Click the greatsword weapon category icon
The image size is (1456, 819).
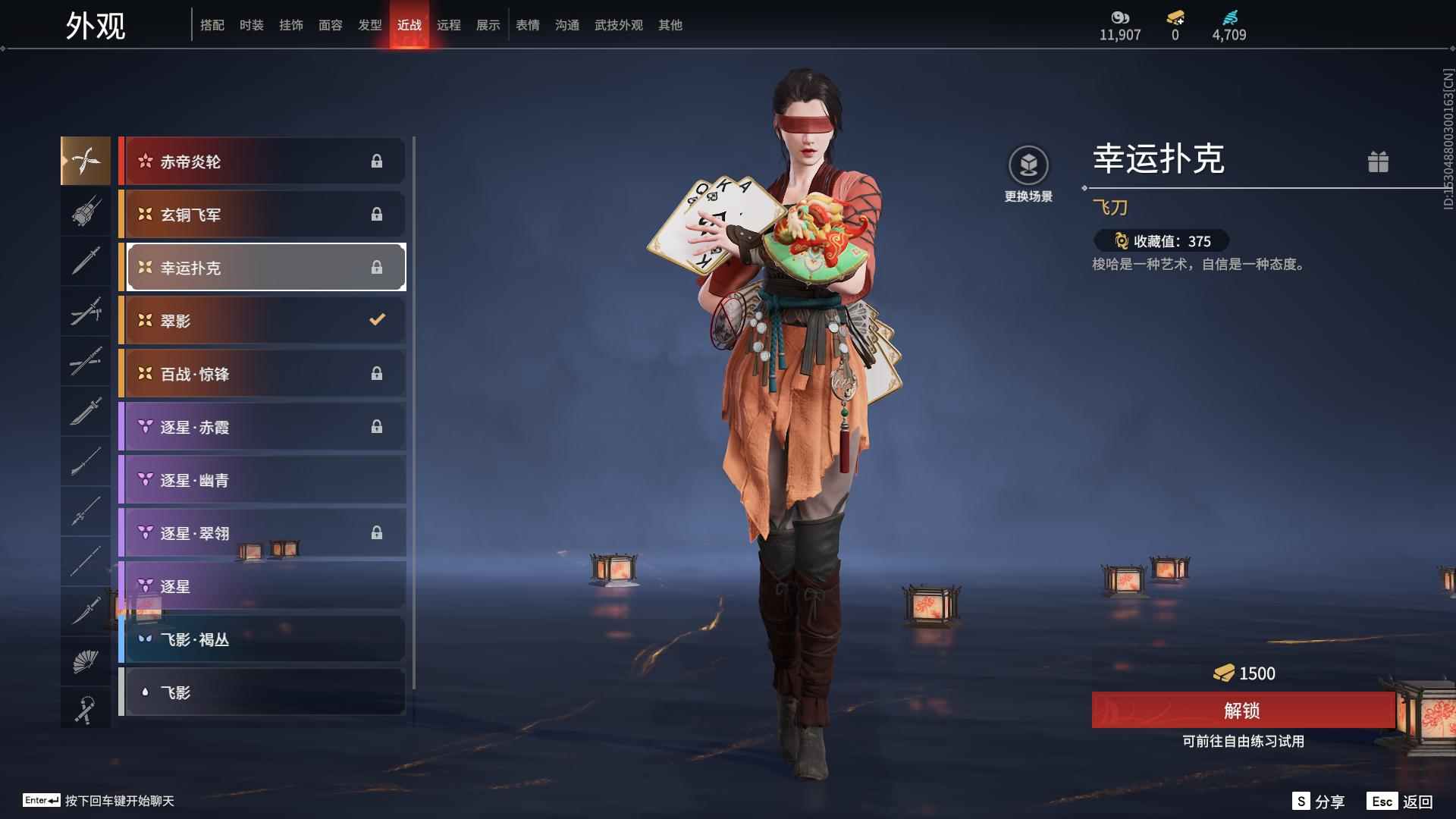86,412
